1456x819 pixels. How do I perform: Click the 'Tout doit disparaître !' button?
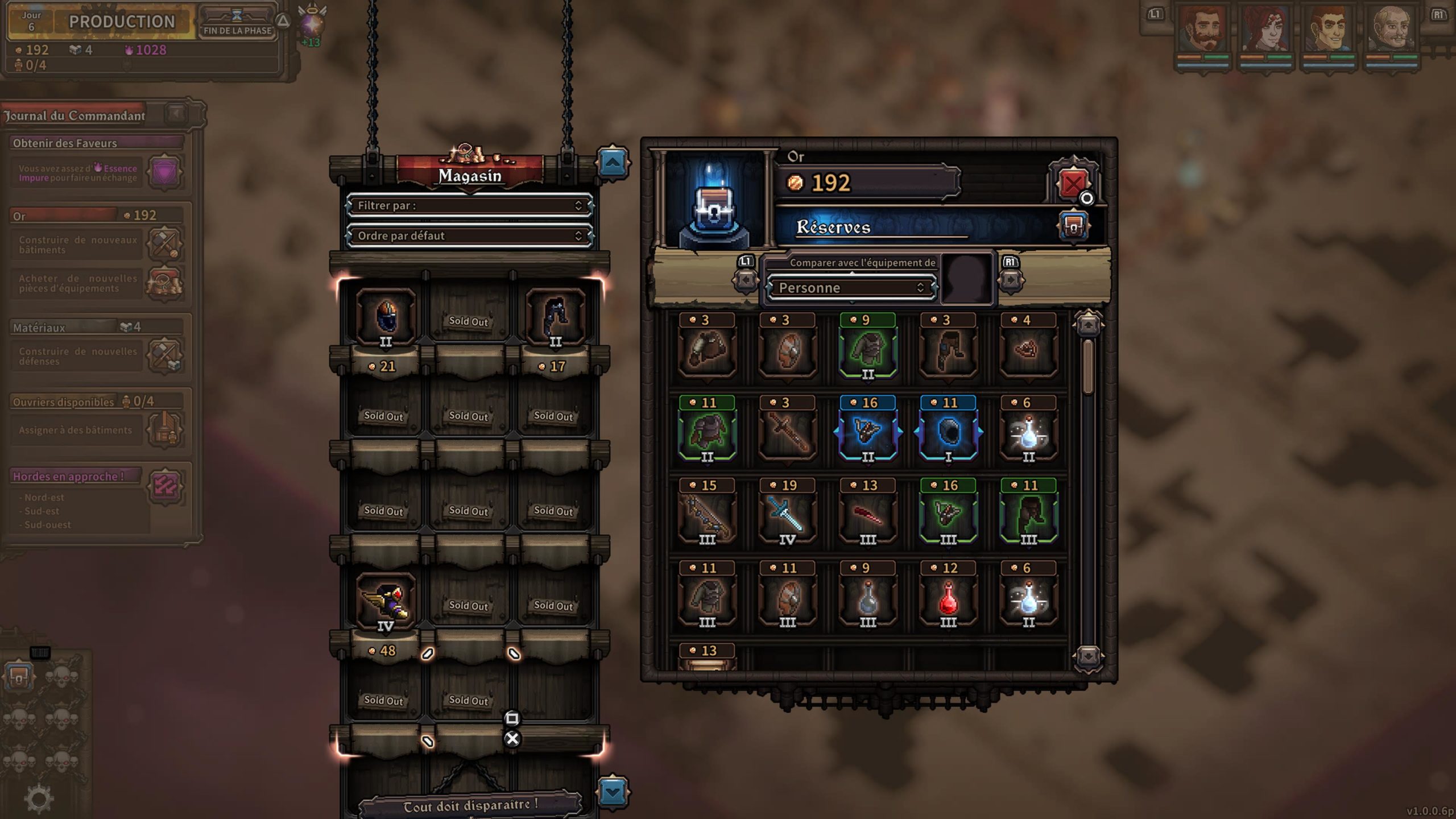coord(470,805)
